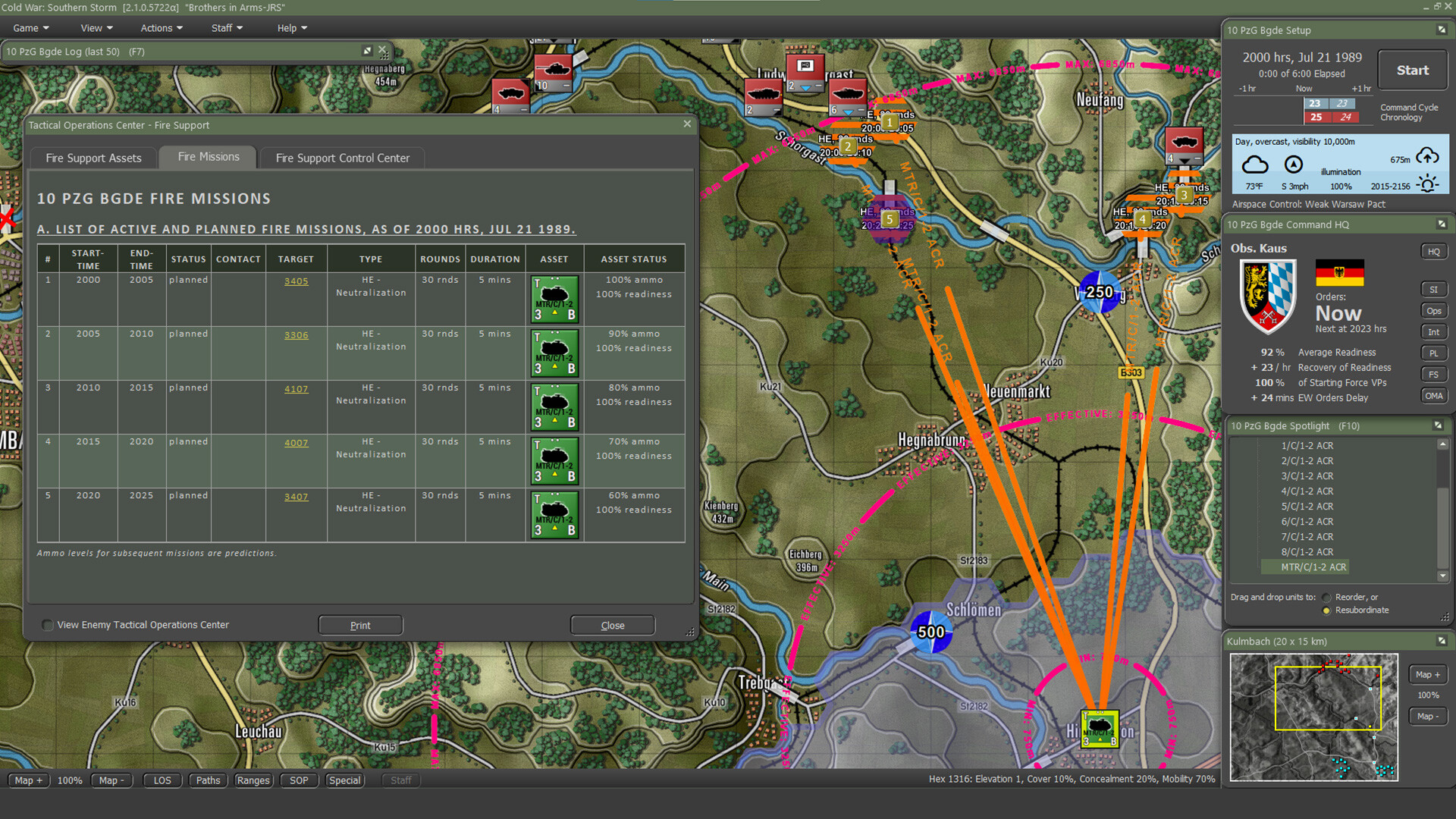Expand the 10 PzG Bgde Setup panel
The image size is (1456, 819).
click(x=1442, y=30)
